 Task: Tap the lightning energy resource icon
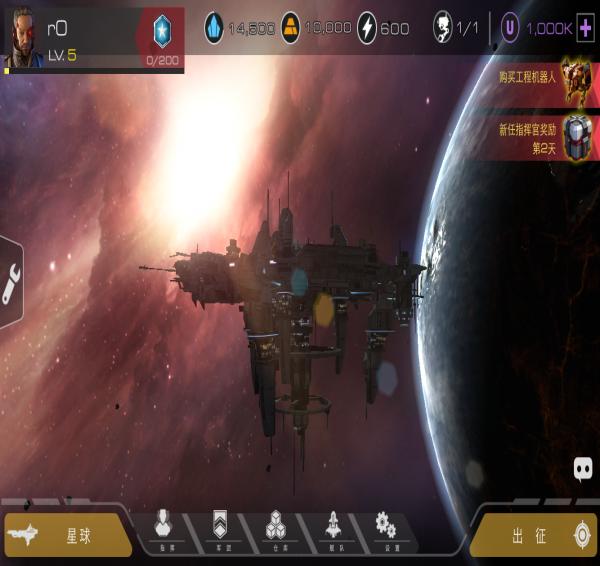point(367,28)
